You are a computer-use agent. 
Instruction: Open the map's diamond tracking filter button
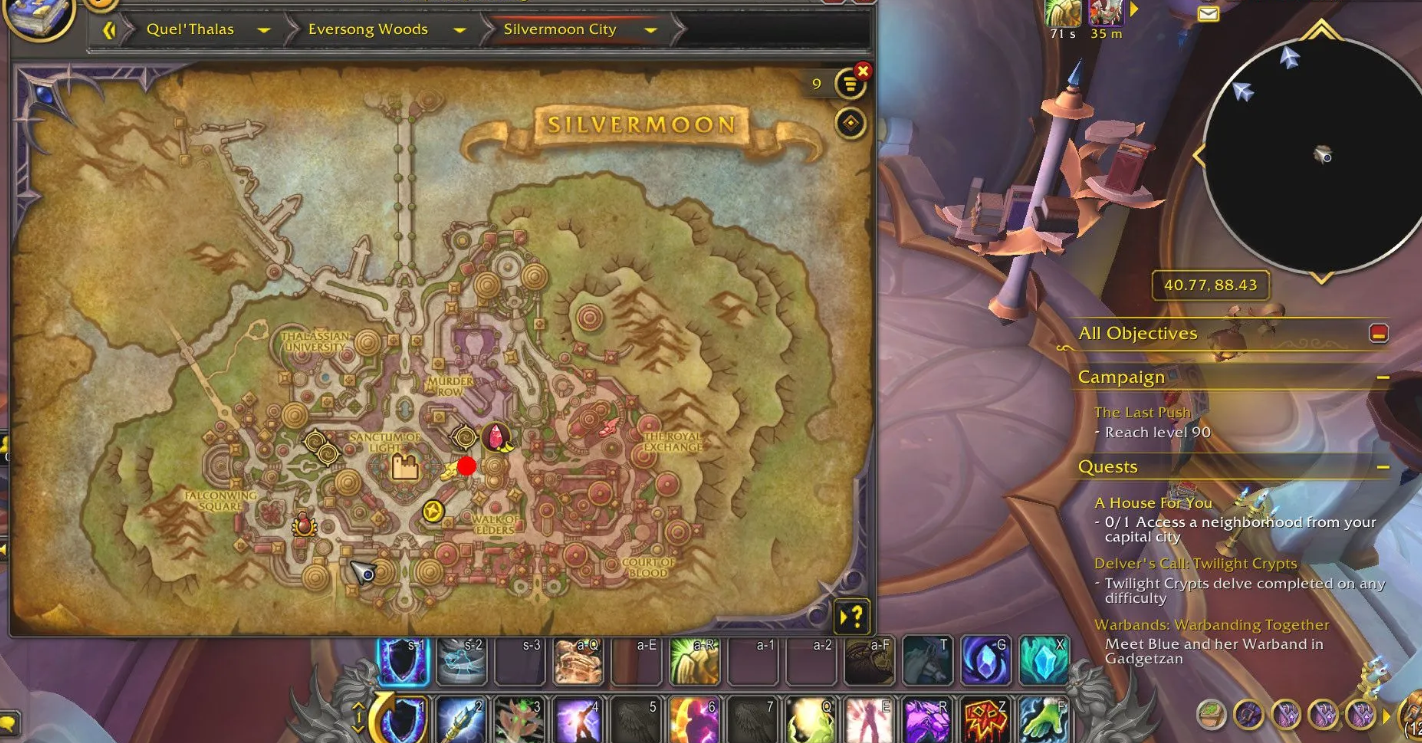(x=850, y=123)
